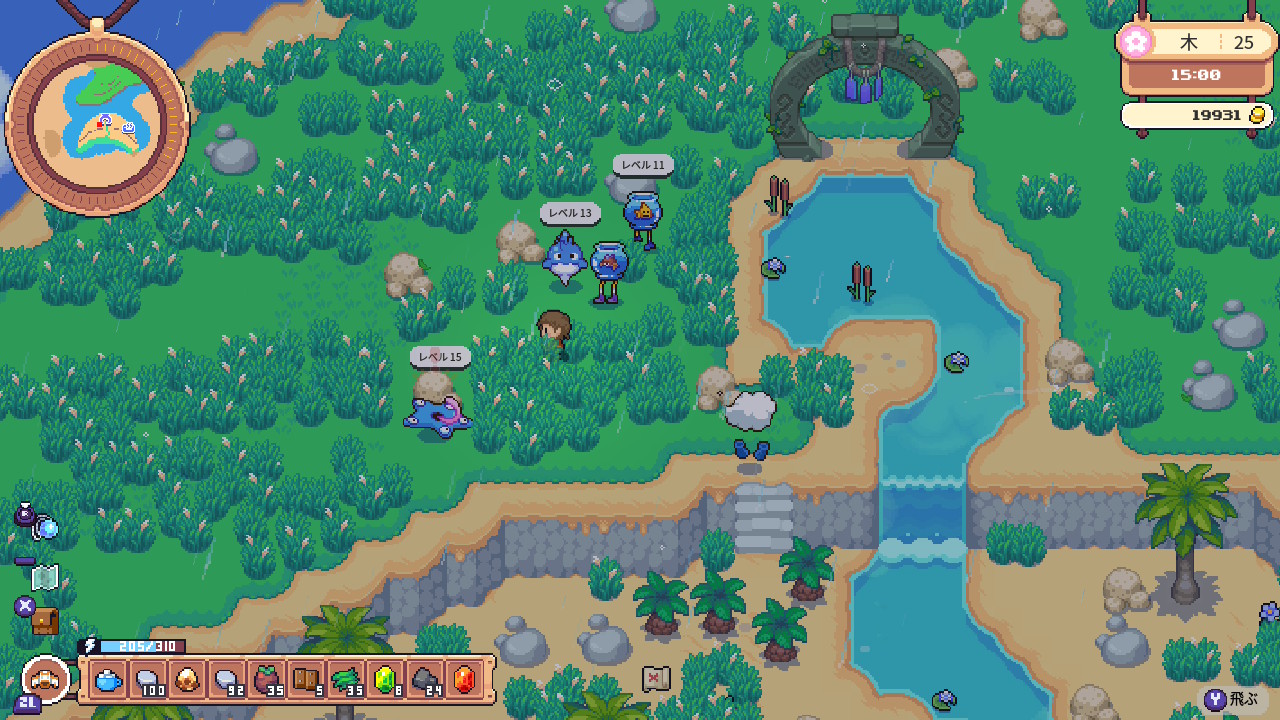This screenshot has width=1280, height=720.
Task: Choose the green leaves hotbar slot
Action: (x=345, y=680)
